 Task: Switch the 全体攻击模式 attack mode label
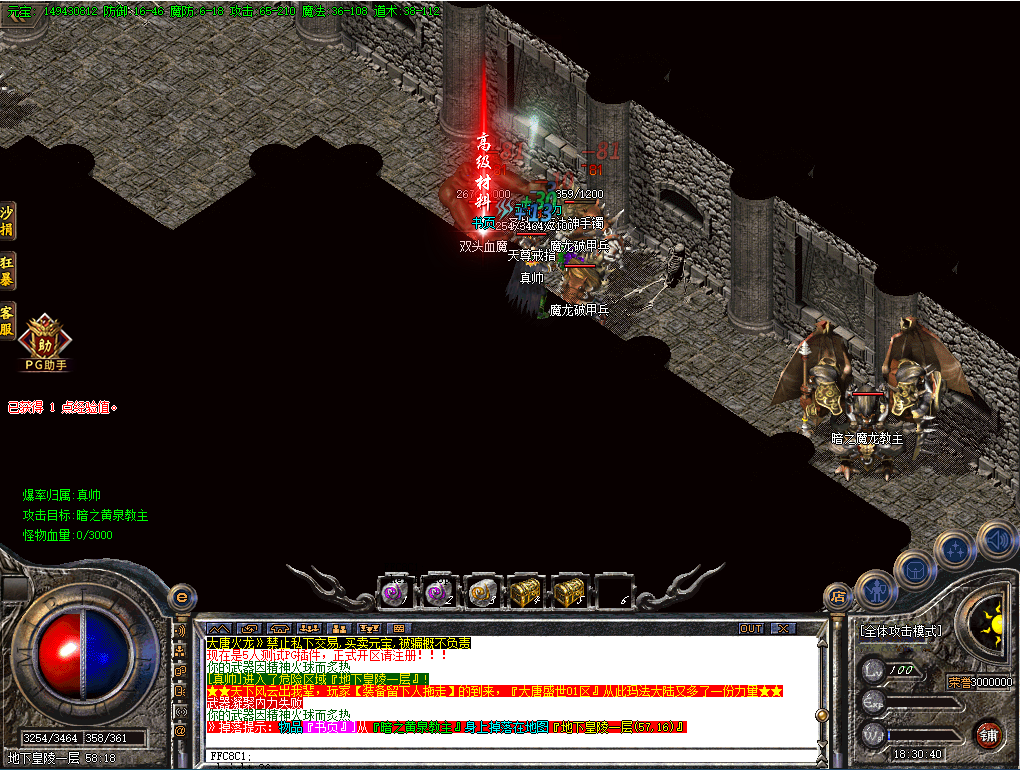click(900, 631)
